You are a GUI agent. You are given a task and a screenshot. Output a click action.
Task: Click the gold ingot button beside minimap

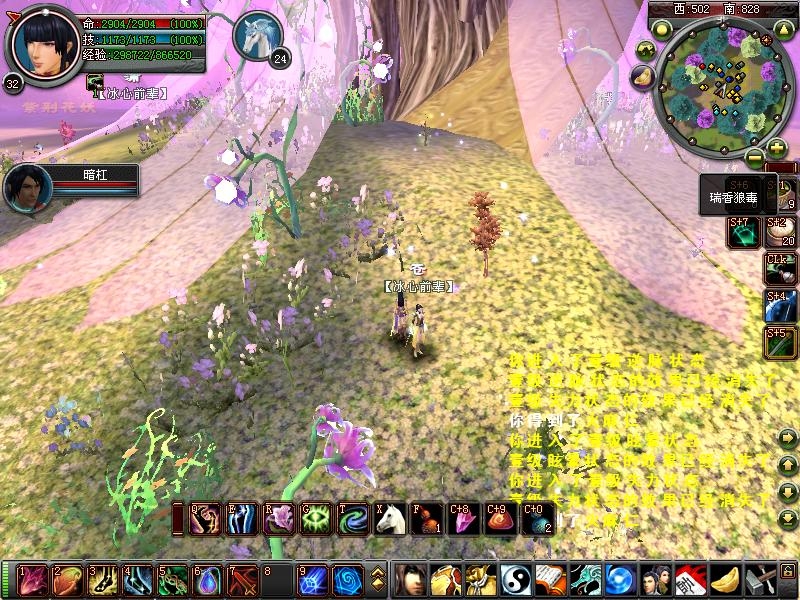[642, 76]
